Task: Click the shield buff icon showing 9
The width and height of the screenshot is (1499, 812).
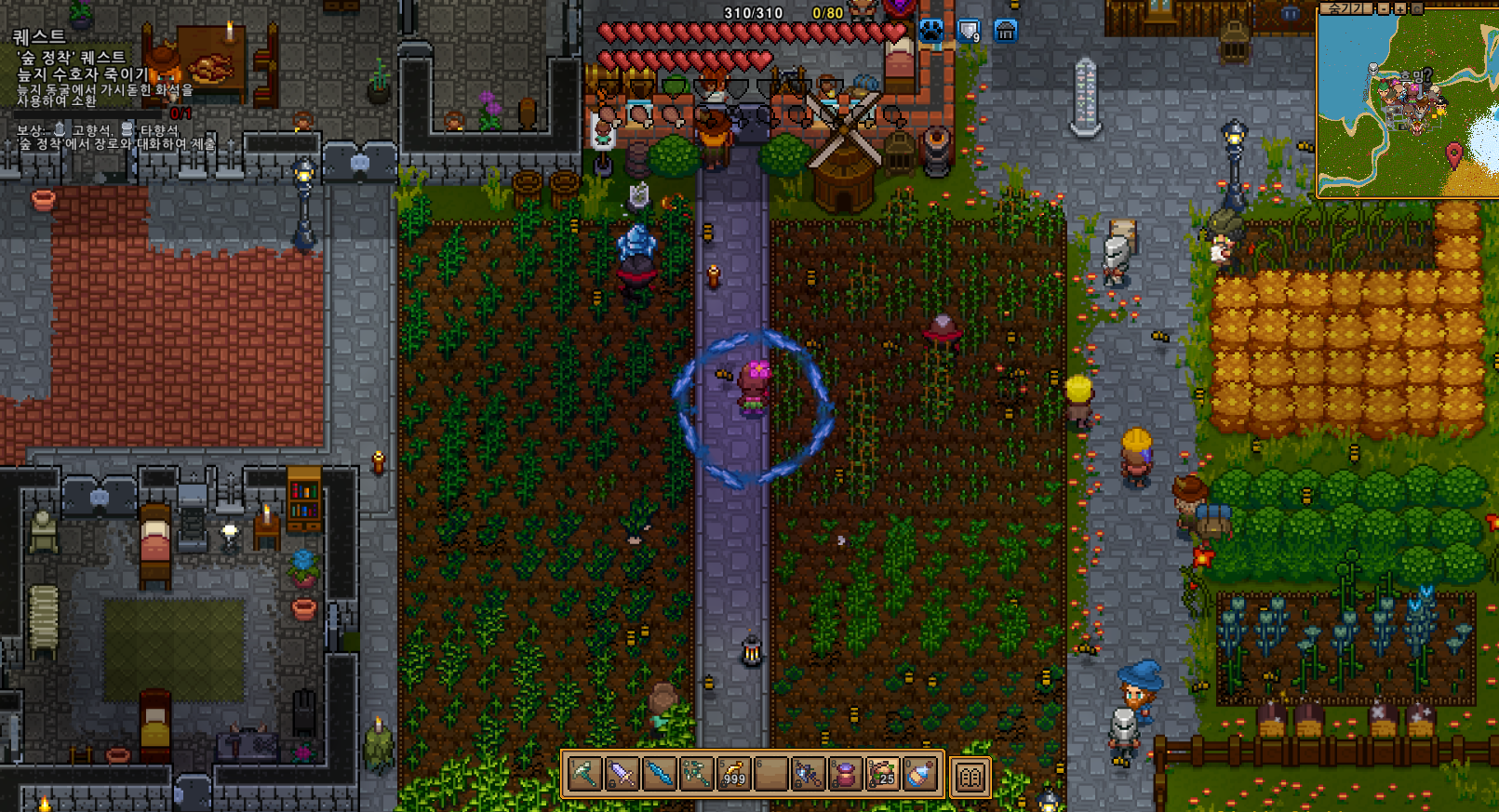Action: (970, 31)
